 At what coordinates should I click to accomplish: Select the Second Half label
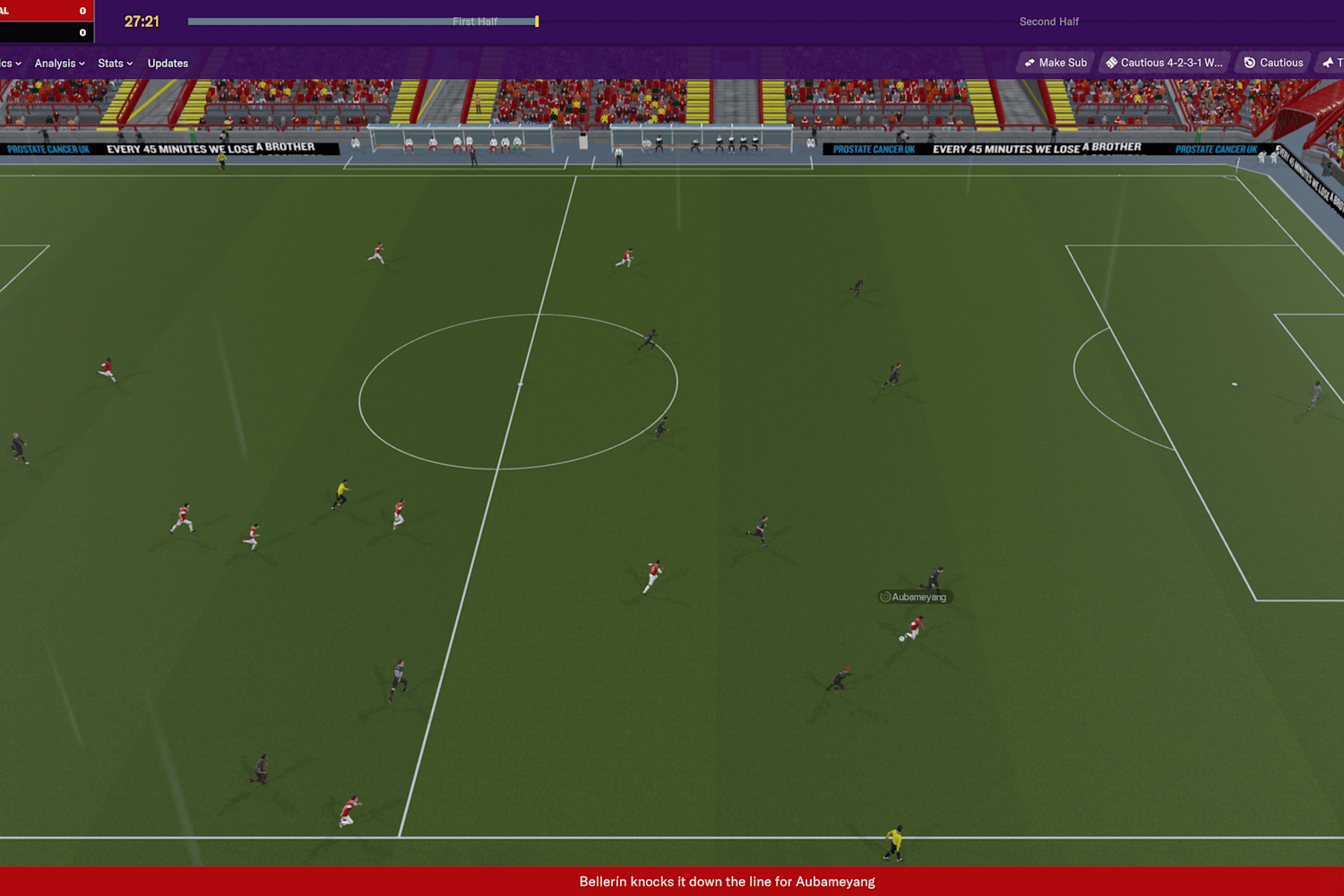pos(1048,21)
